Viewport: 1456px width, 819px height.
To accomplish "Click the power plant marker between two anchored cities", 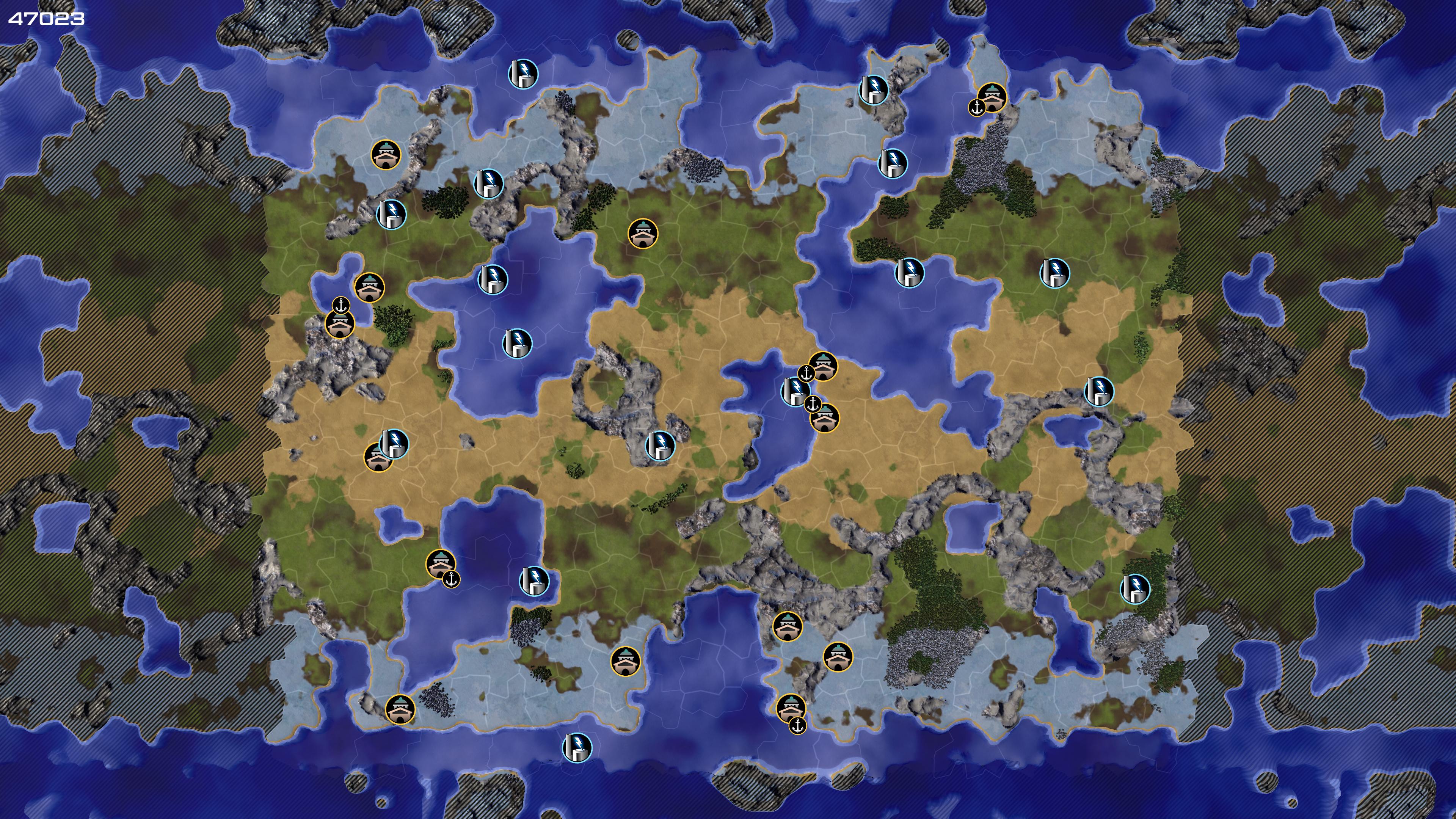I will pos(795,391).
